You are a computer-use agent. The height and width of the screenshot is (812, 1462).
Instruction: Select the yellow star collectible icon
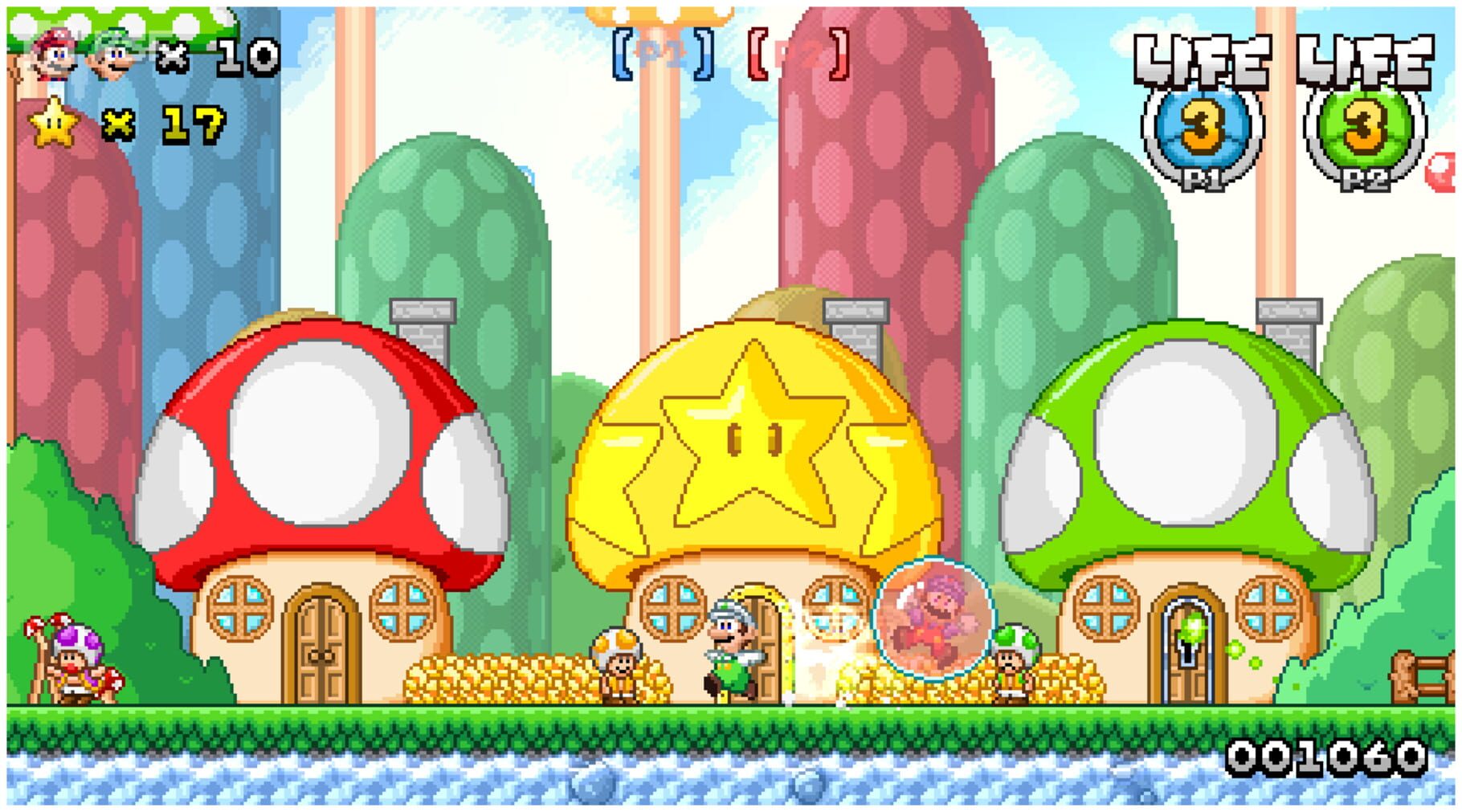[x=54, y=122]
